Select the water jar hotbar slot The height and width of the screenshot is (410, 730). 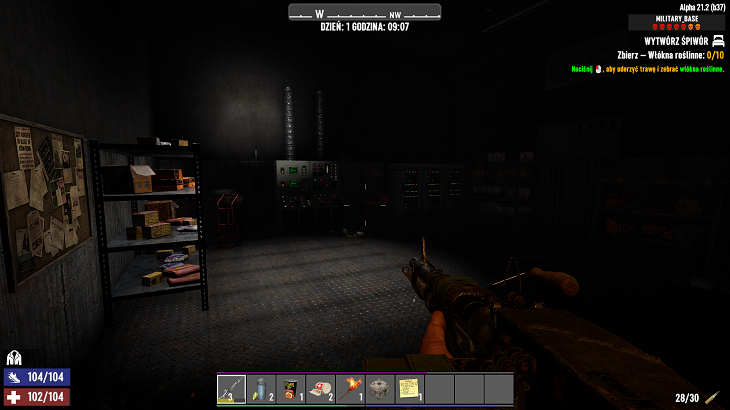click(261, 388)
